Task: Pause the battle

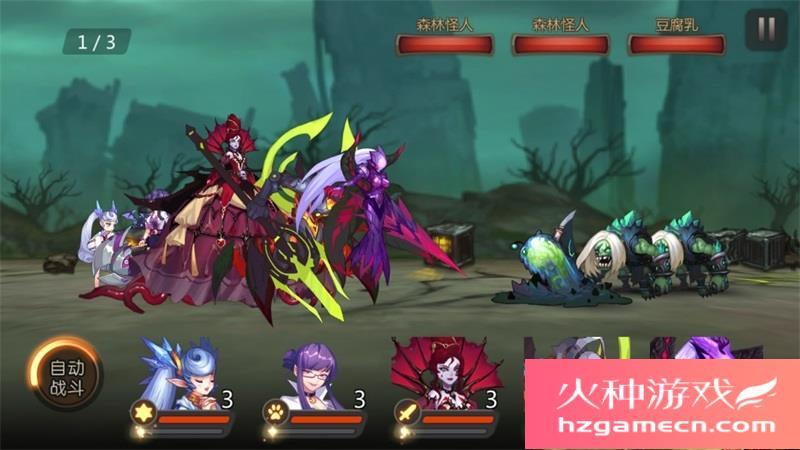Action: click(766, 30)
